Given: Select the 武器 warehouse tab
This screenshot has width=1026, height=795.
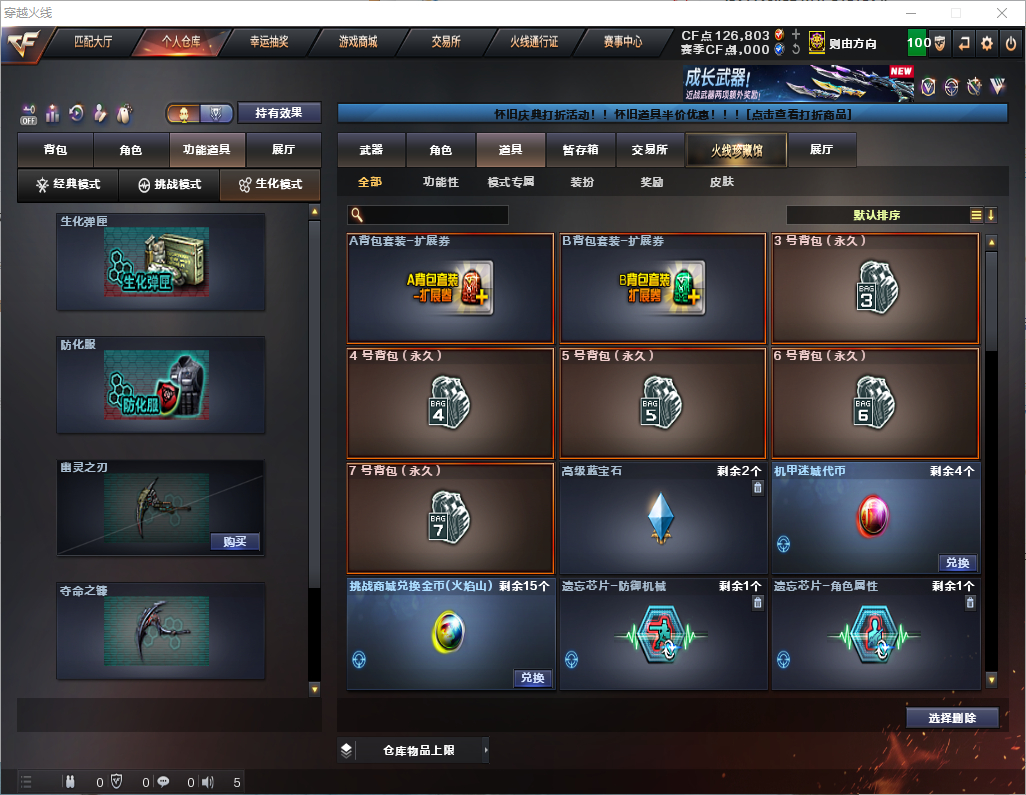Looking at the screenshot, I should pyautogui.click(x=371, y=150).
